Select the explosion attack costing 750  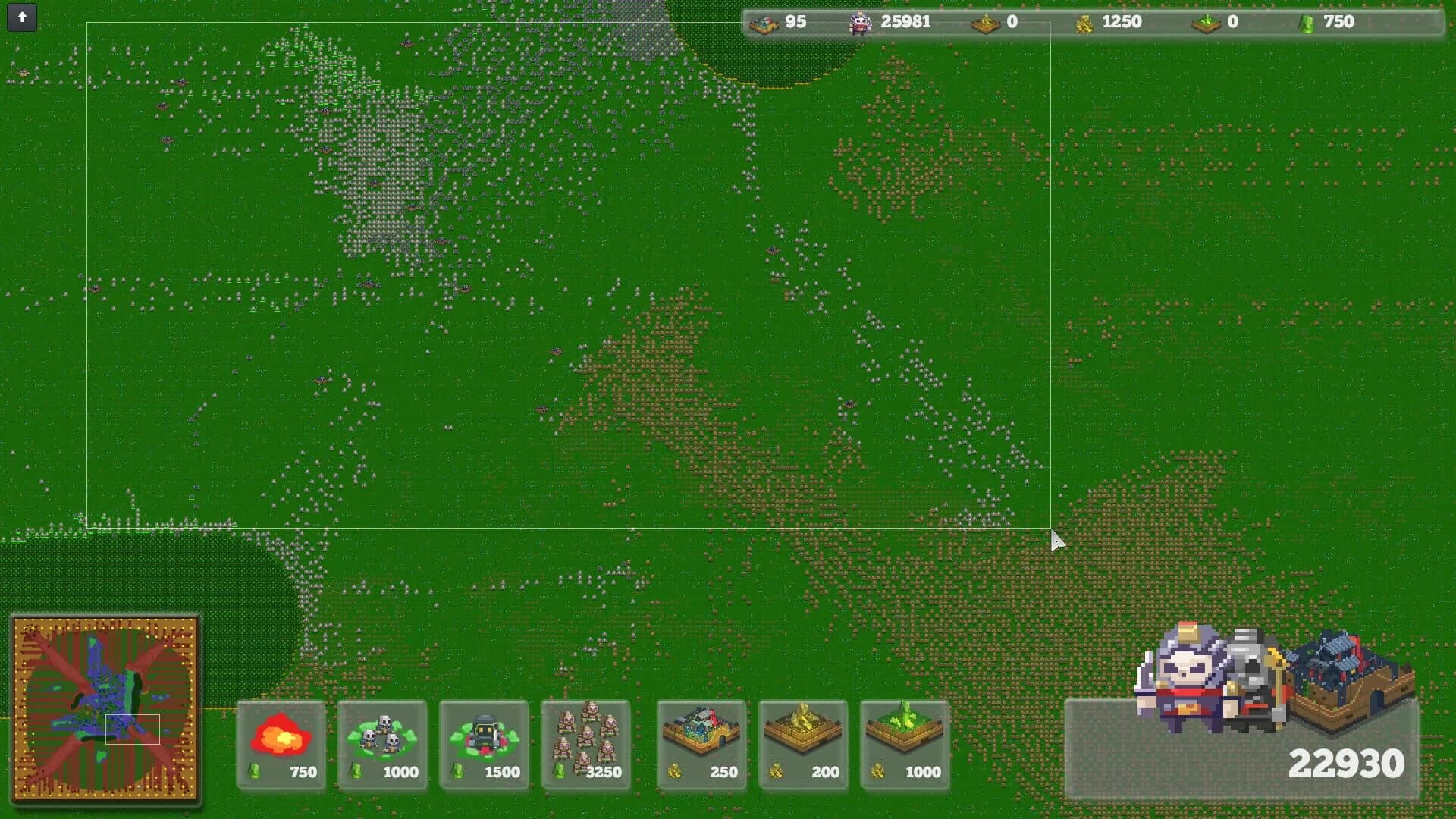coord(281,745)
